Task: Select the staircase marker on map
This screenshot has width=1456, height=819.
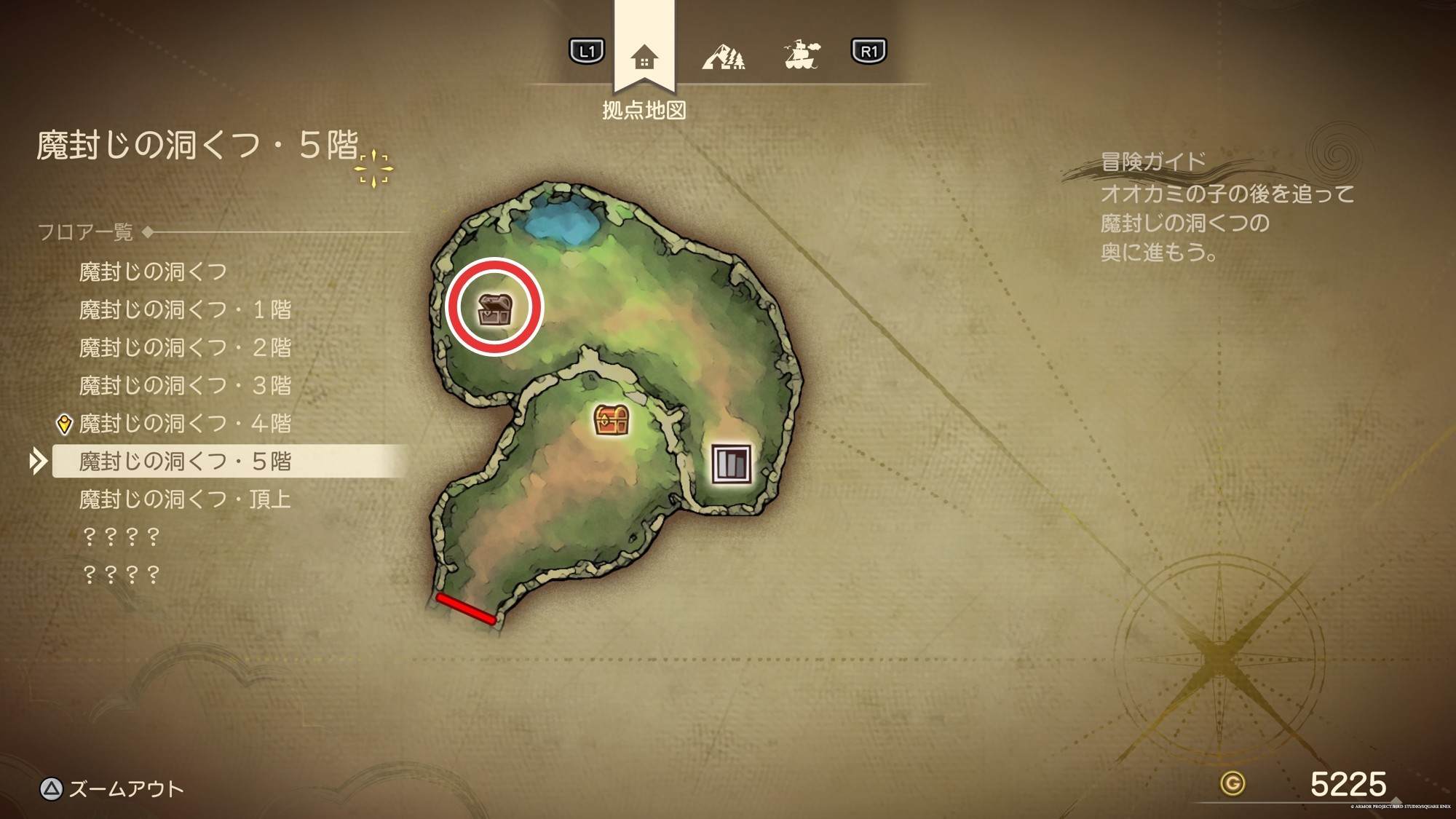Action: 731,462
